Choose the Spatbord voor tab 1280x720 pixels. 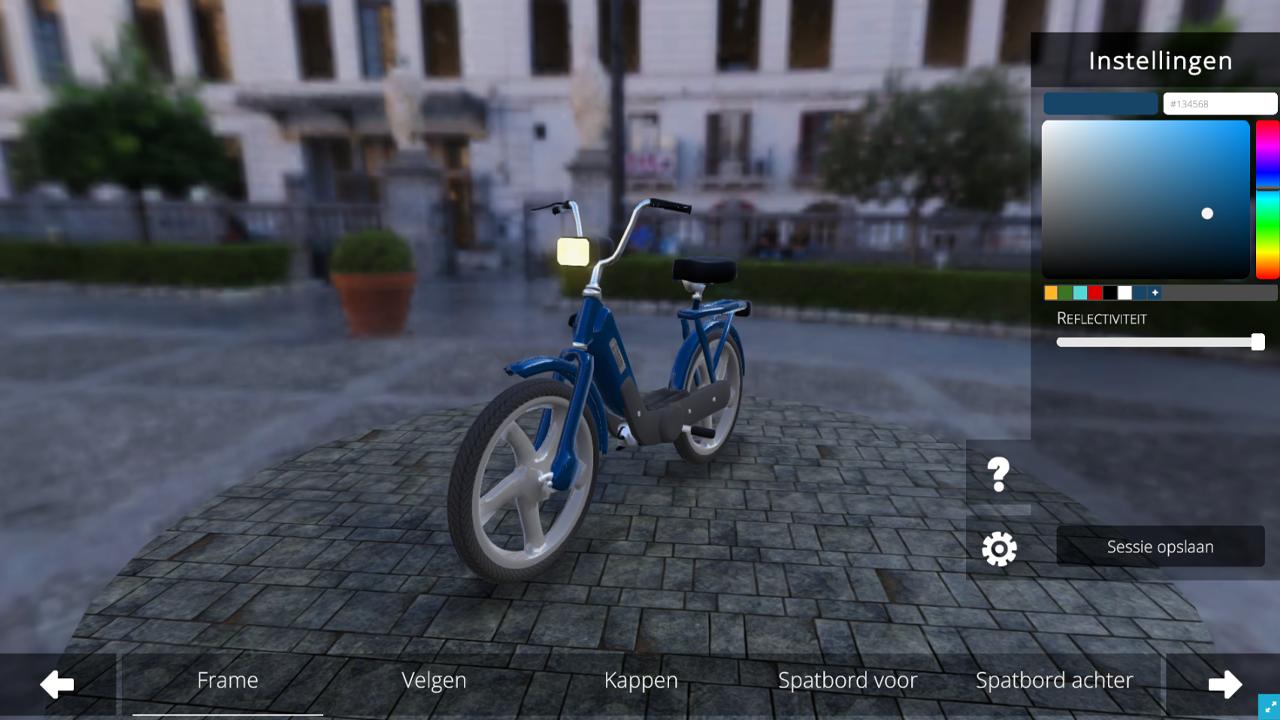(847, 681)
